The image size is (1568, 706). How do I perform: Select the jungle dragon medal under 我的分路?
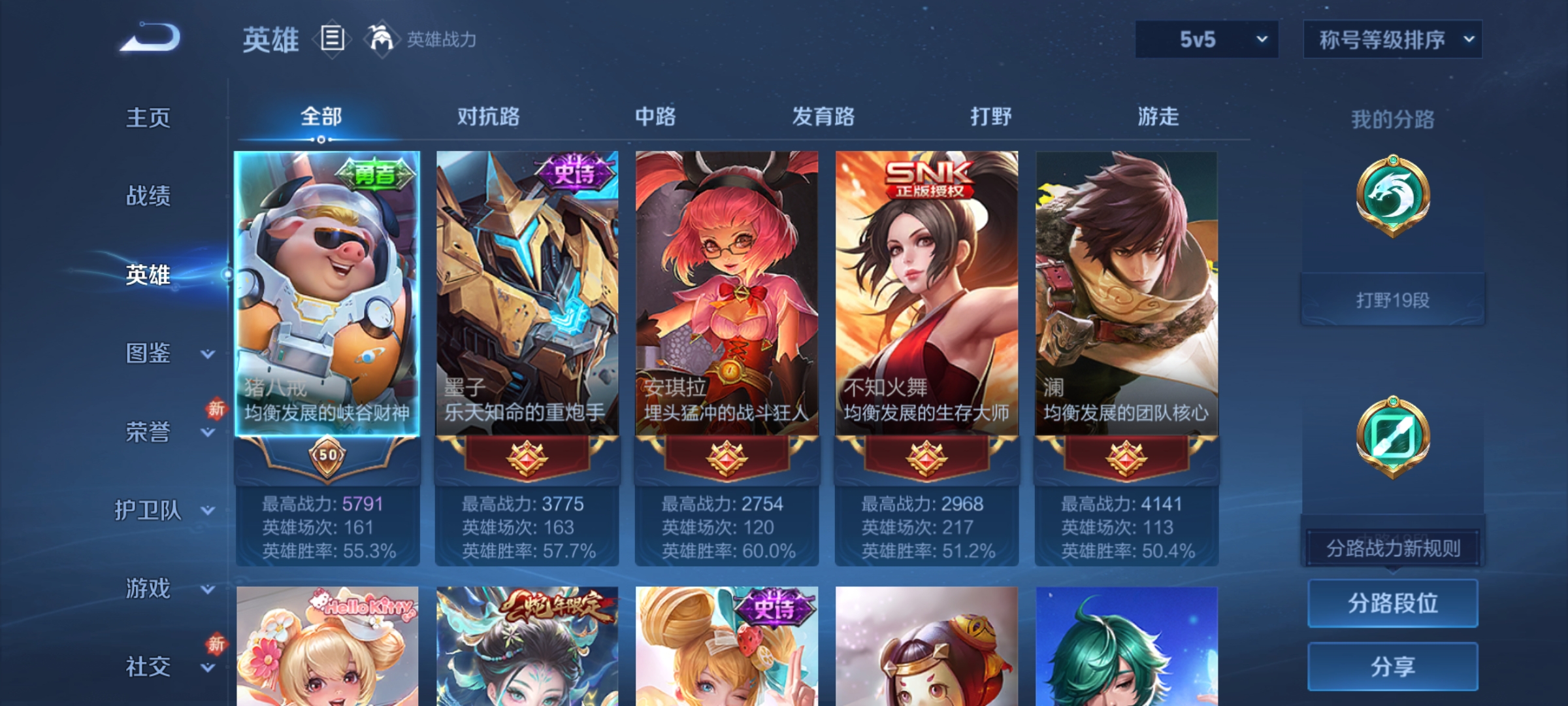[x=1392, y=196]
